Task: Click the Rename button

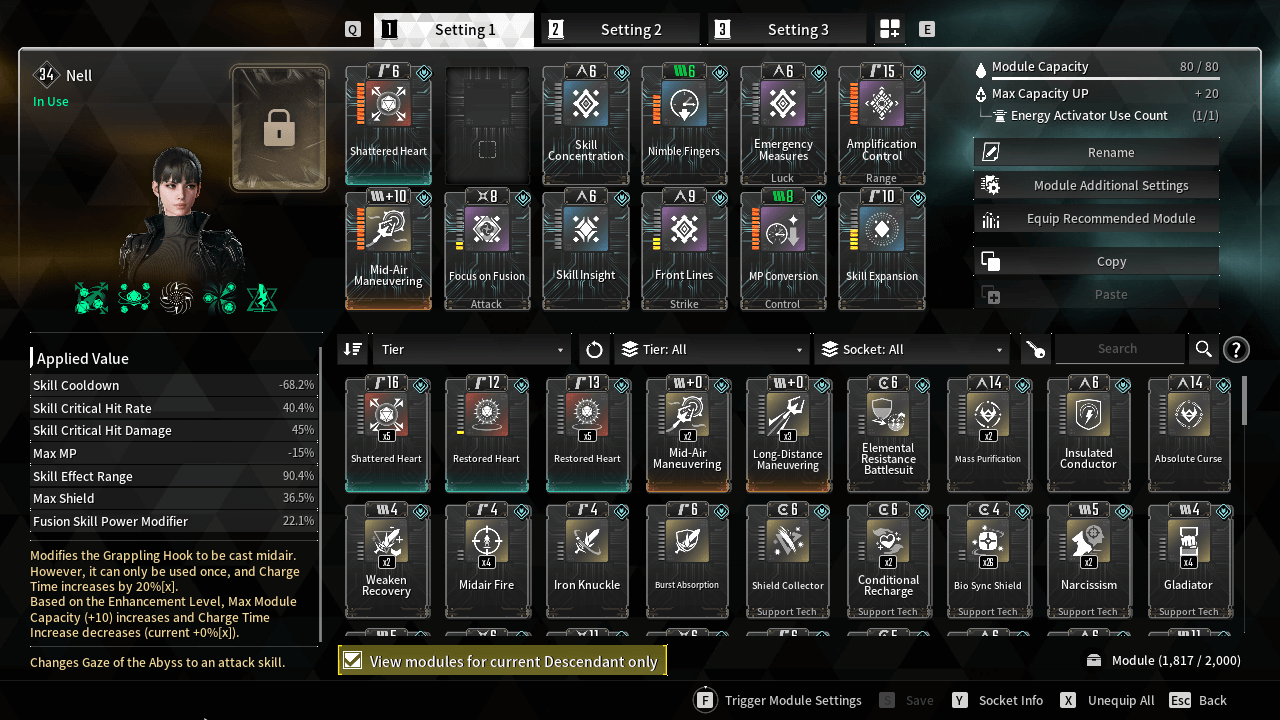Action: 1096,152
